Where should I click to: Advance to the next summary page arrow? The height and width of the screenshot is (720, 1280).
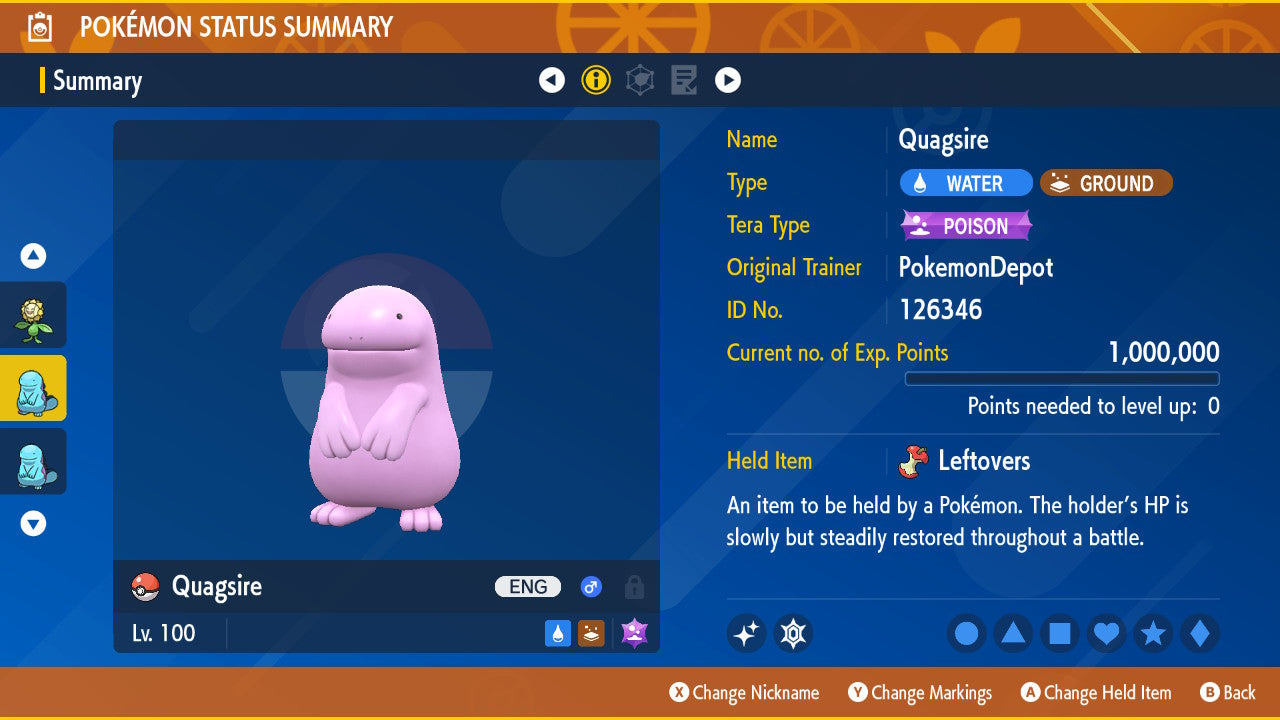[728, 80]
